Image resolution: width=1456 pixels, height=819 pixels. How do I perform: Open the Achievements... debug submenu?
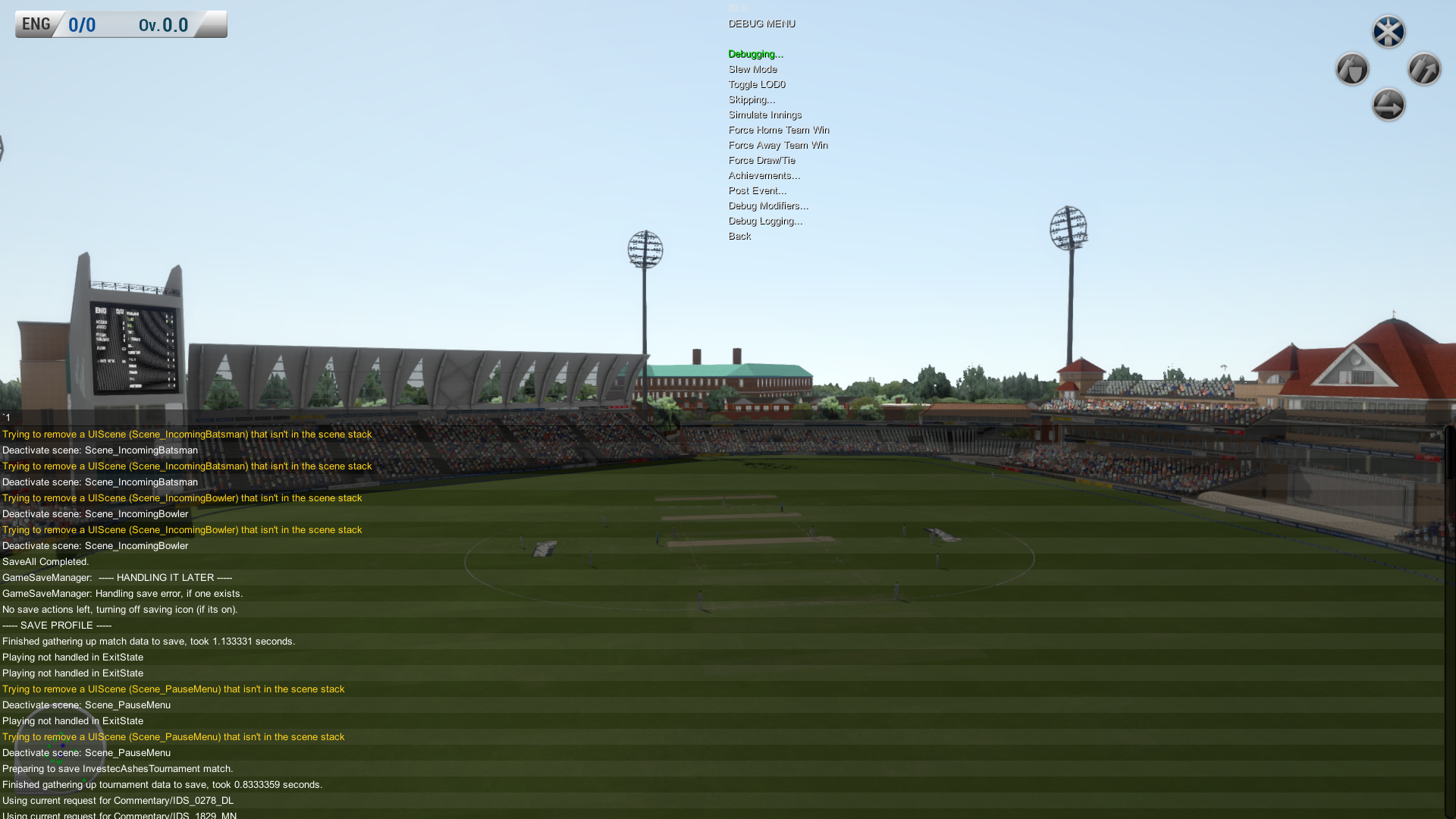click(764, 175)
